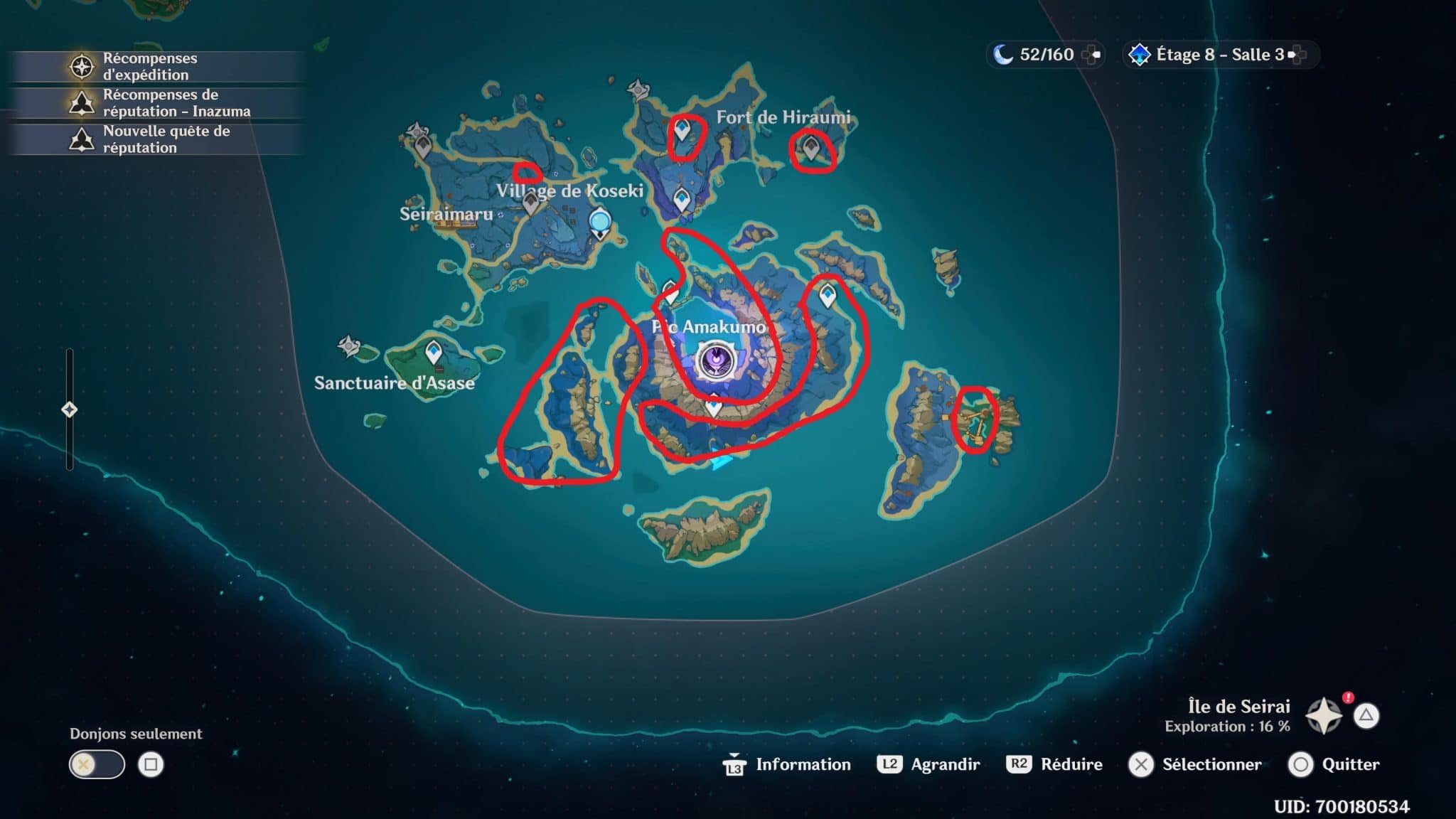Open the Spiral Abyss Étage 8 indicator

(1140, 54)
